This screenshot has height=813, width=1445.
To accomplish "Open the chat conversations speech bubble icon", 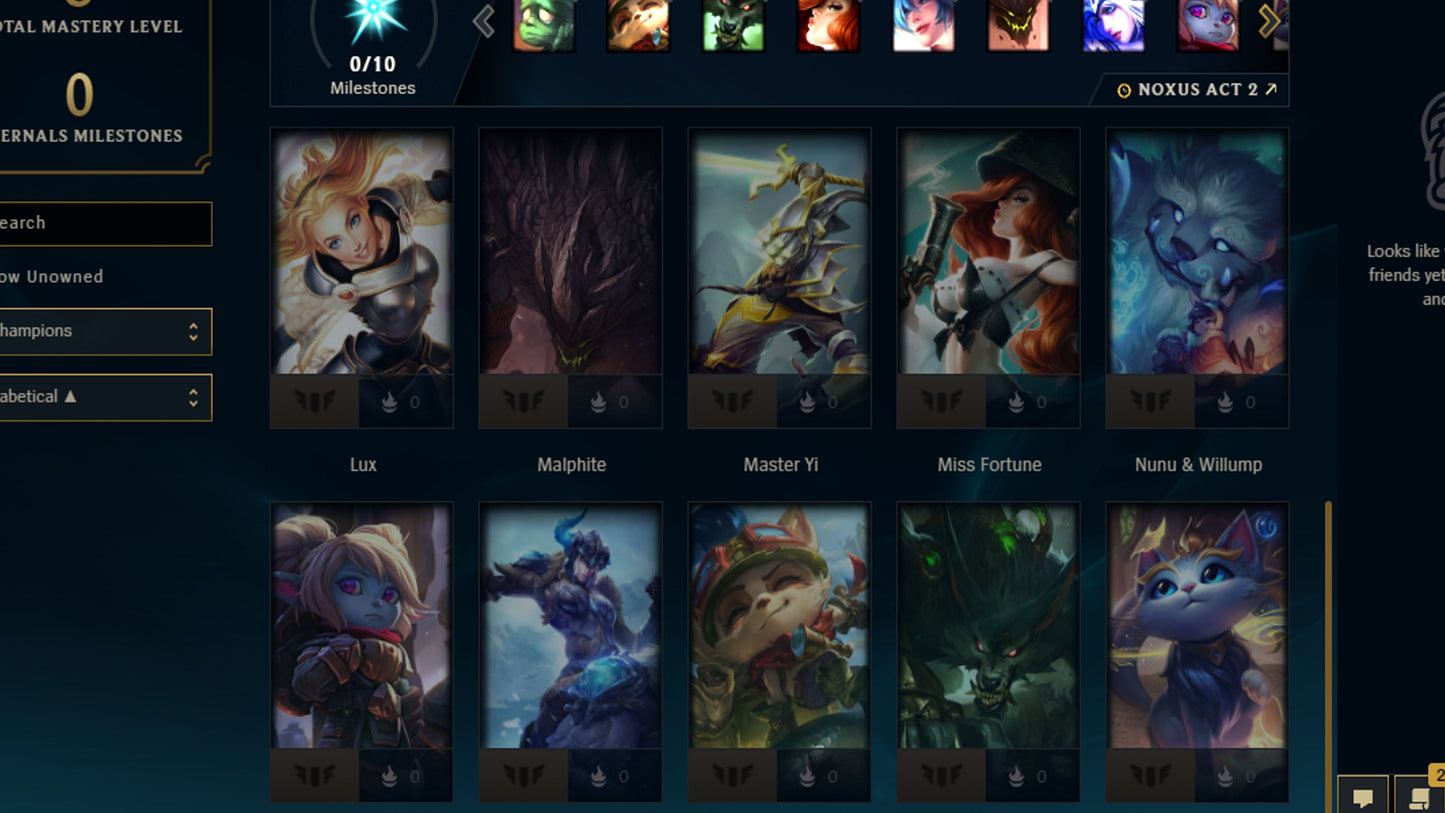I will (1364, 798).
